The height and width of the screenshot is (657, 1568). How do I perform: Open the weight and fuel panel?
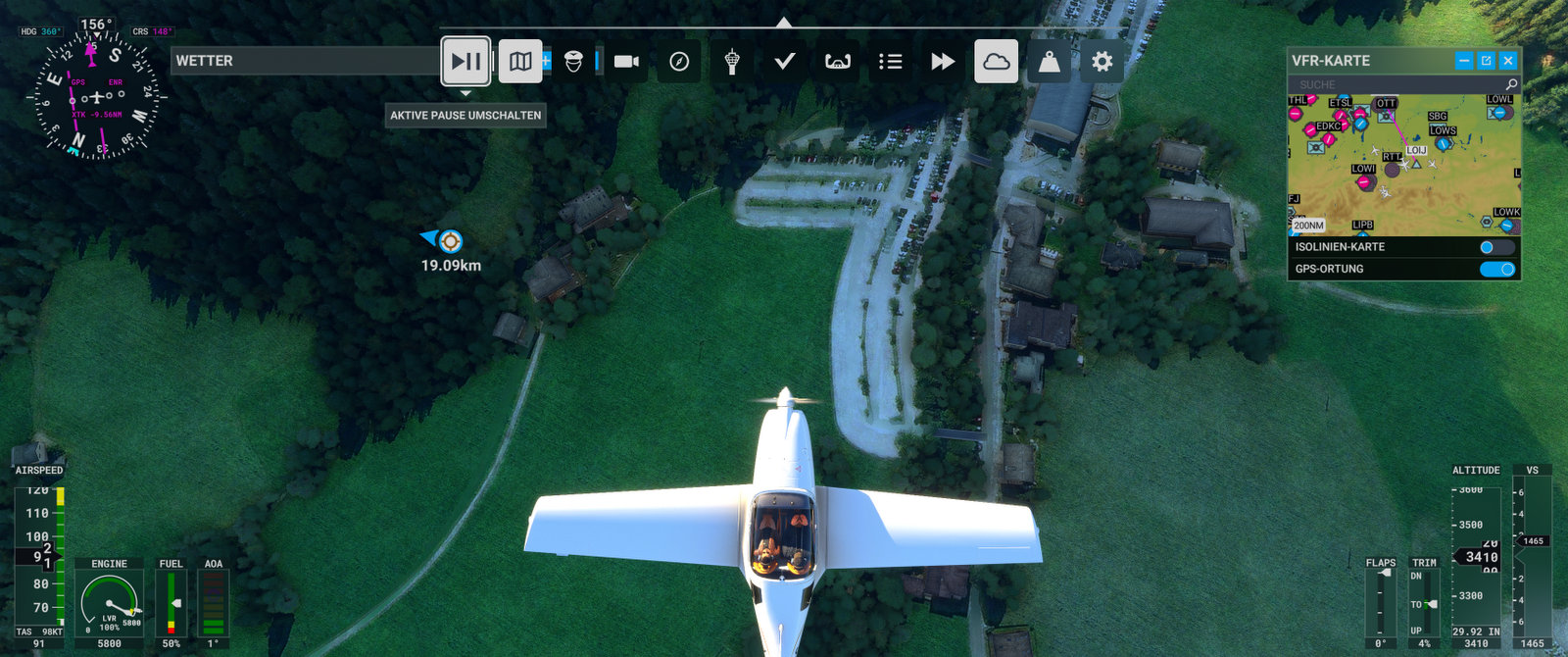point(1049,61)
